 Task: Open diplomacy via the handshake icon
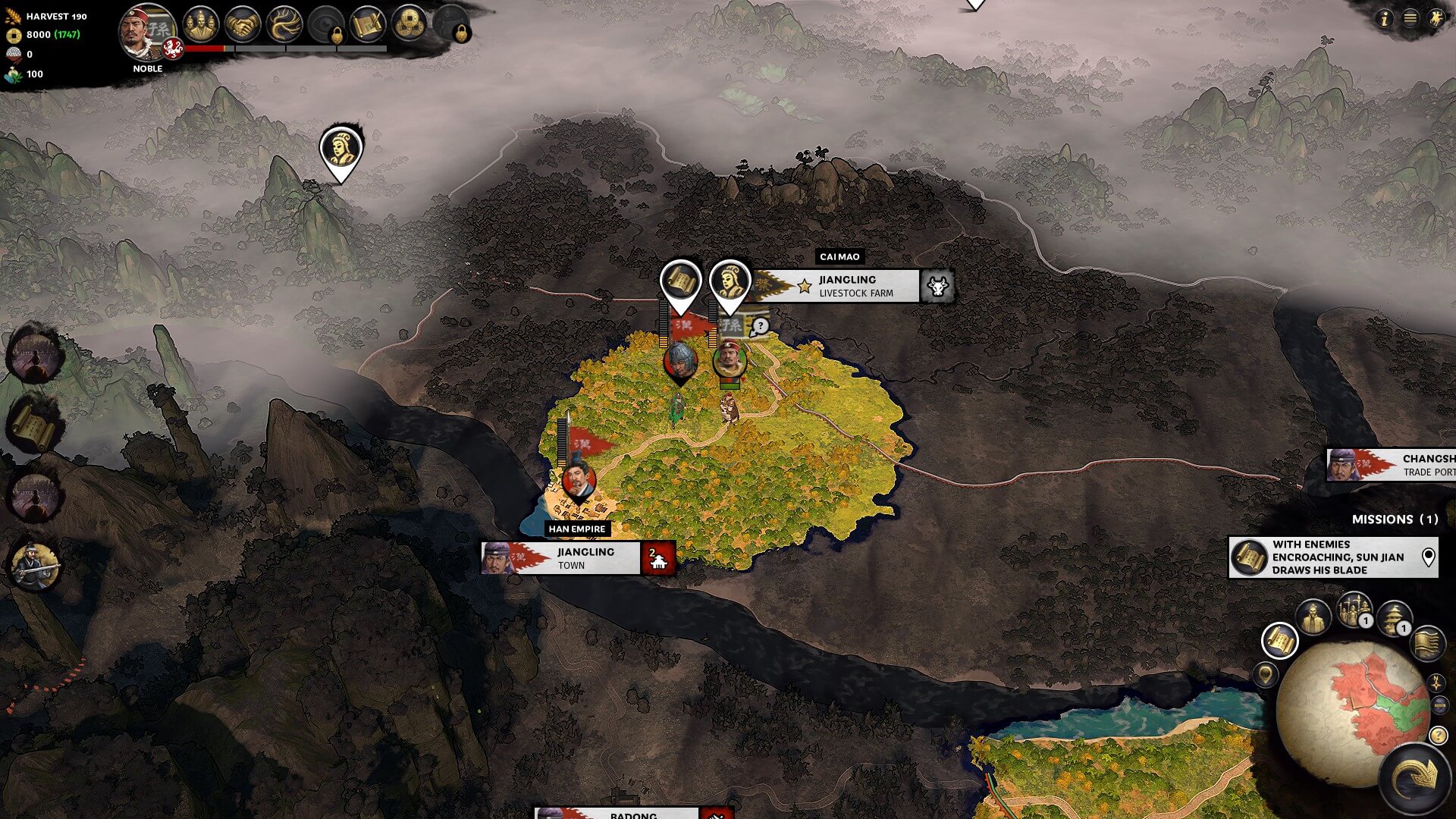pos(243,24)
